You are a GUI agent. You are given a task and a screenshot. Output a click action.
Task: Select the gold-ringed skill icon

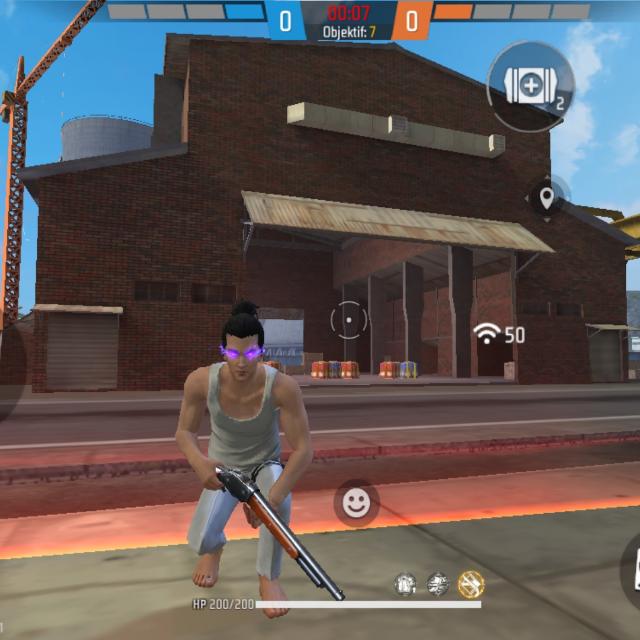click(471, 583)
